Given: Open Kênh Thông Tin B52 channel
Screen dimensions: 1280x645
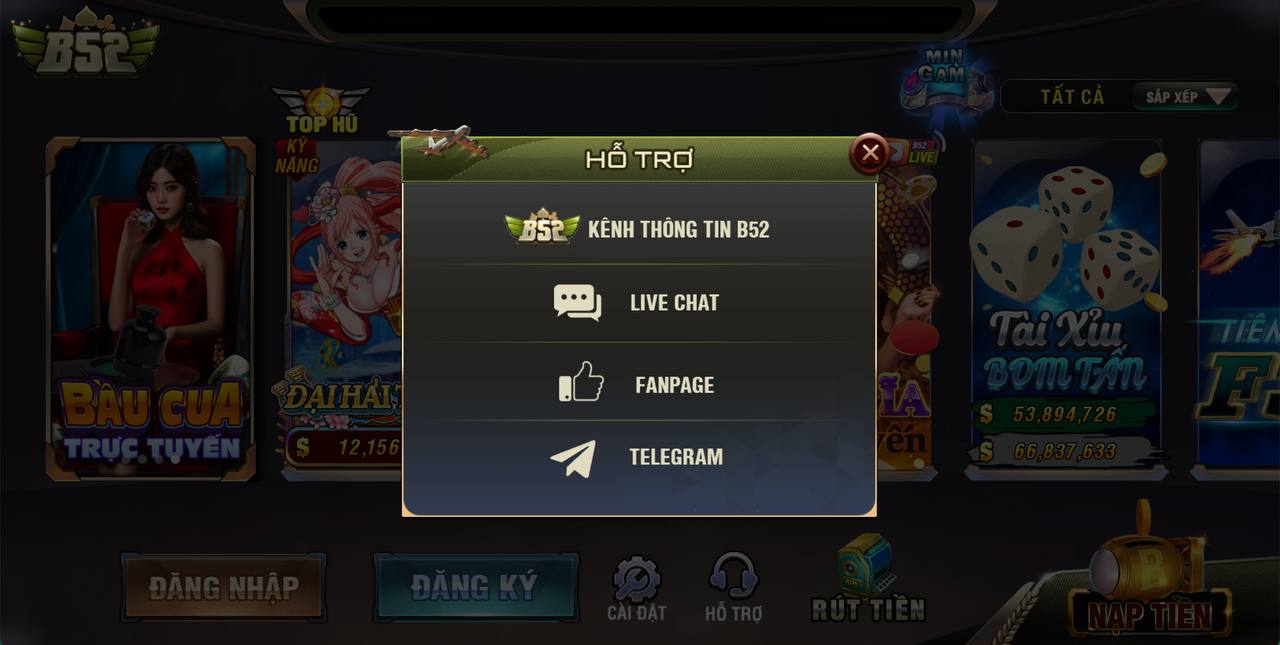Looking at the screenshot, I should pyautogui.click(x=639, y=228).
